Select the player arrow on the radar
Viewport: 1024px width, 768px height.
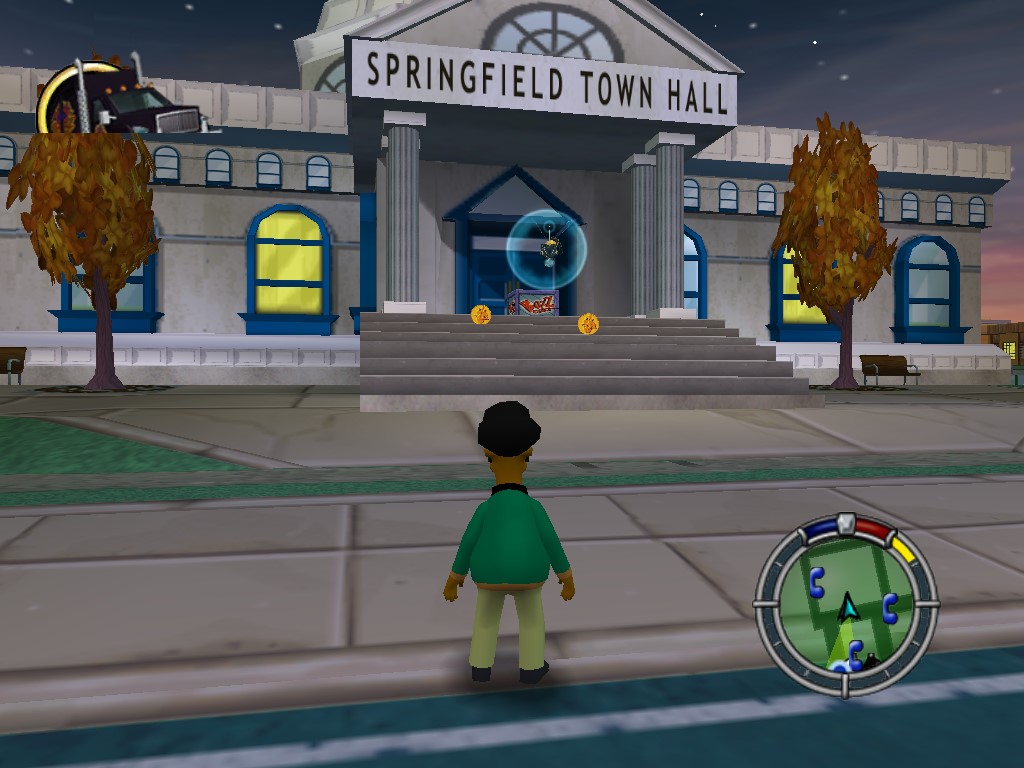pos(849,606)
